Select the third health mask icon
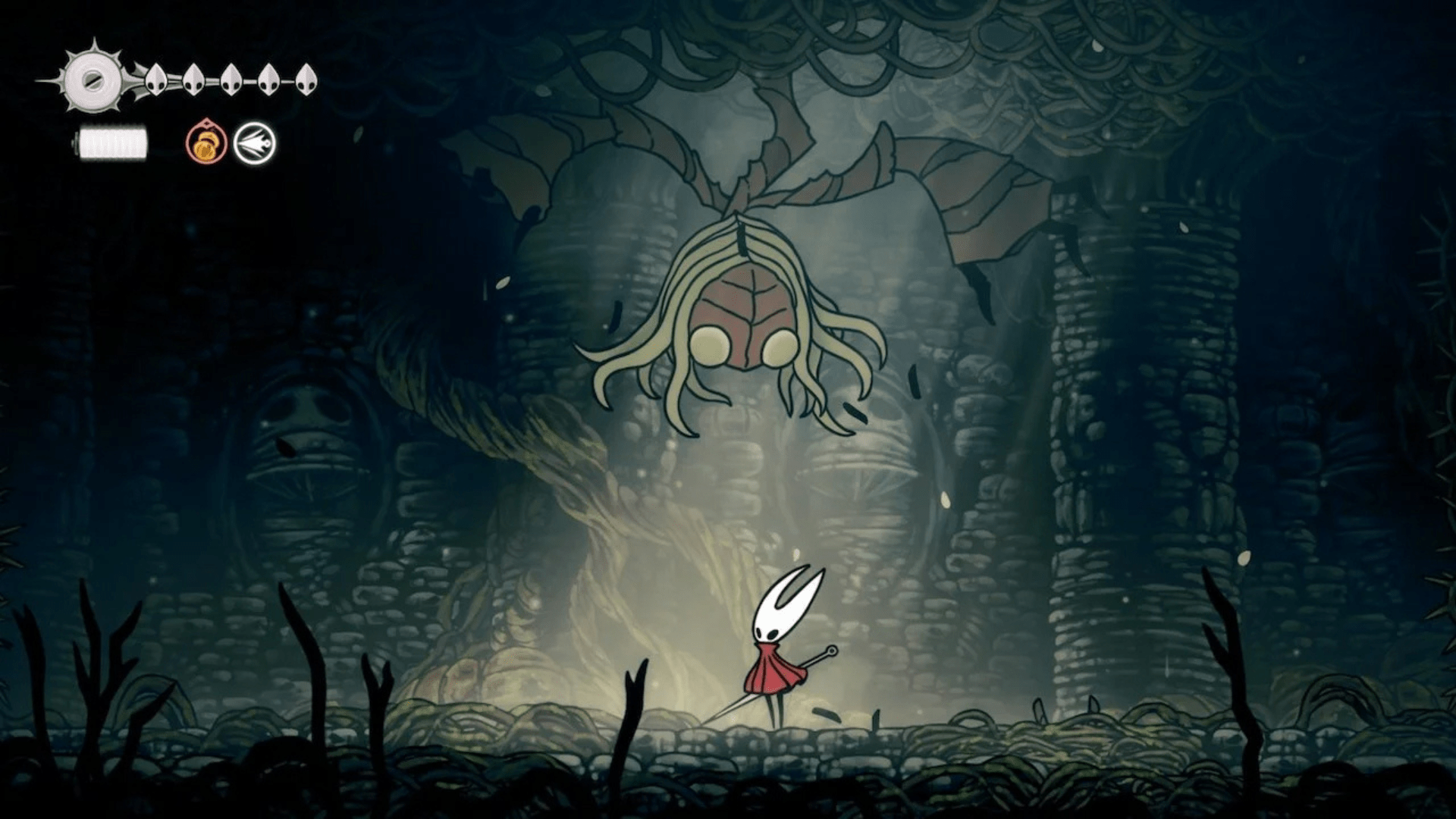1456x819 pixels. click(x=231, y=81)
